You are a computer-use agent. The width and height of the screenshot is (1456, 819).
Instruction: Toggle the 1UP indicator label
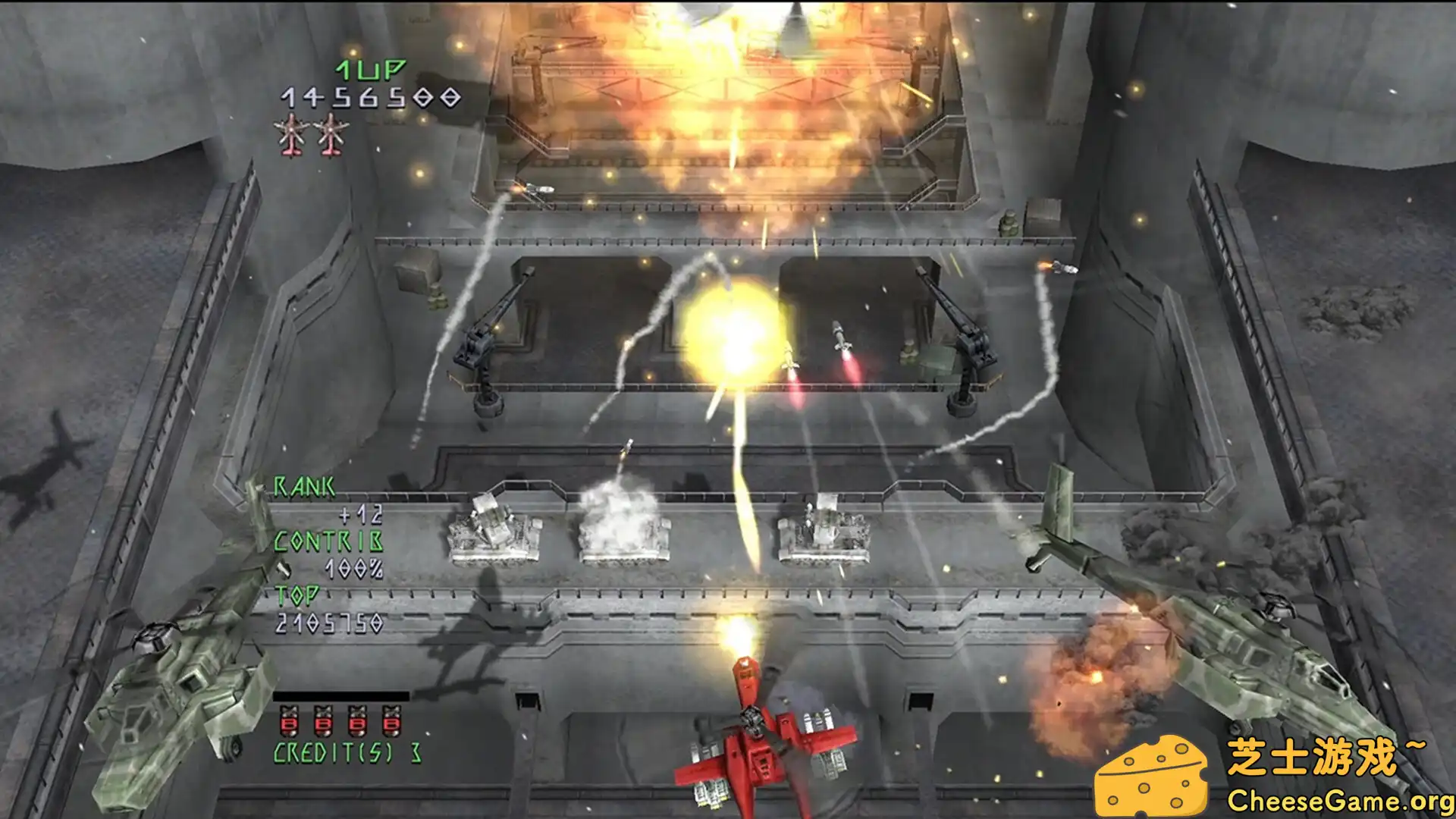[370, 70]
